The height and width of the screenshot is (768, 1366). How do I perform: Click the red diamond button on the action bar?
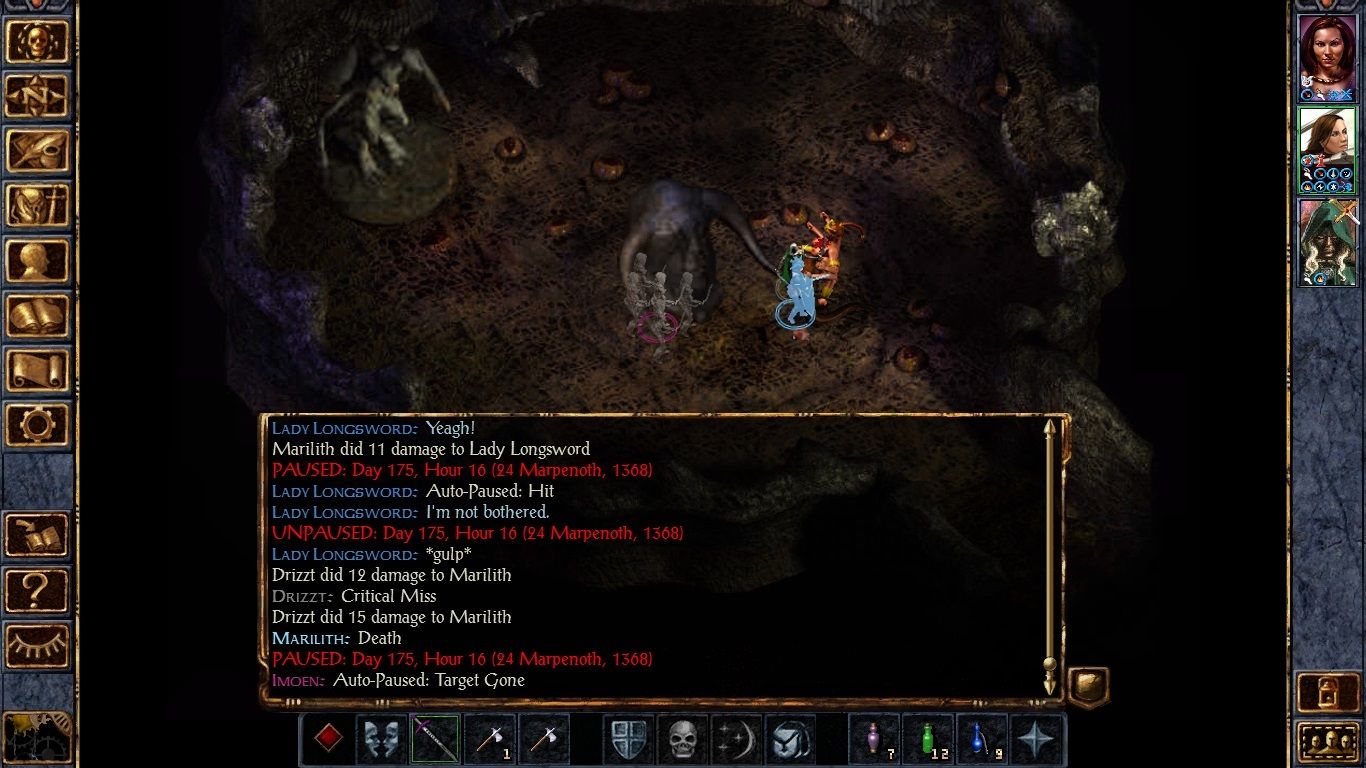327,739
